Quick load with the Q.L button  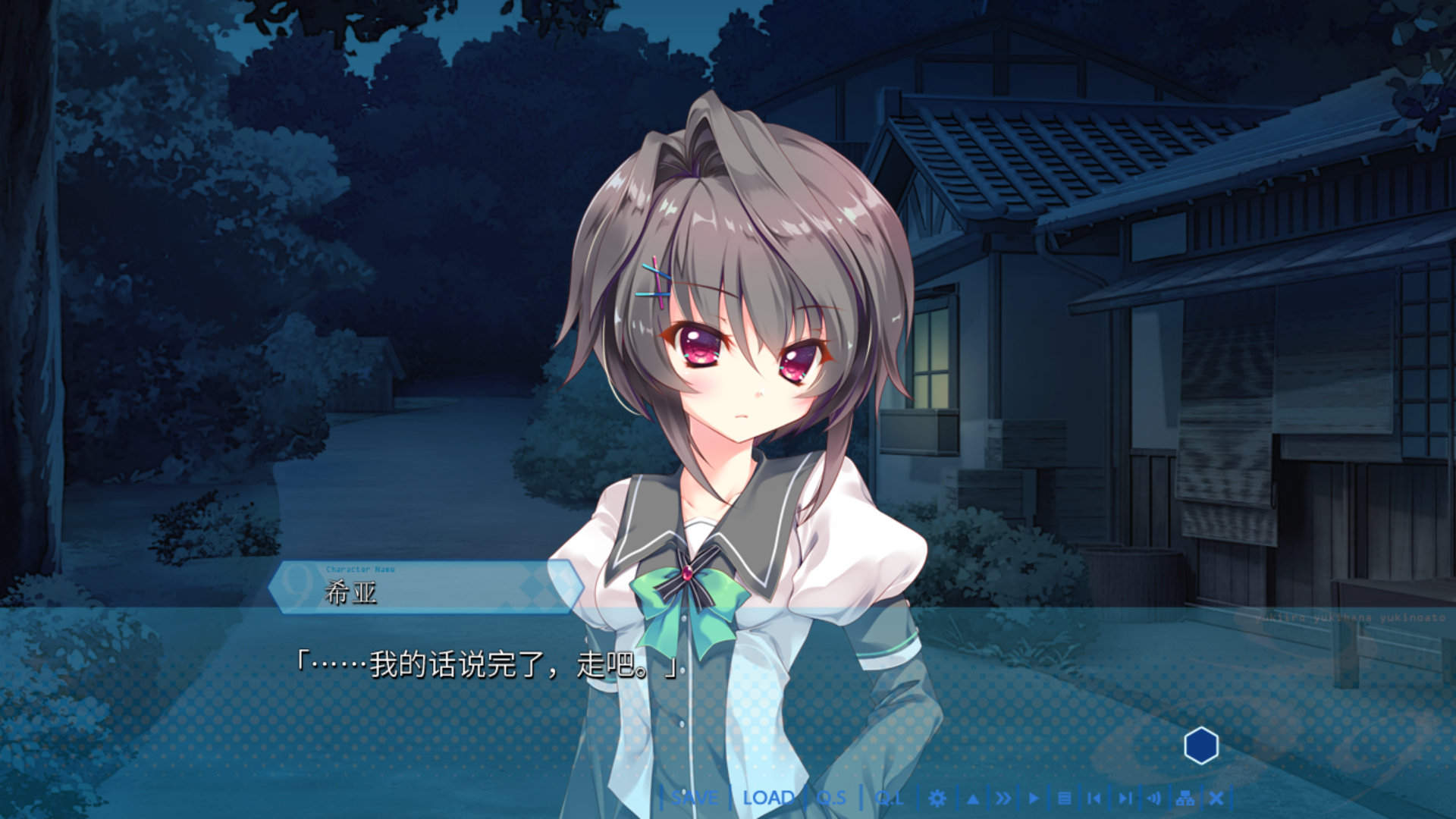click(889, 798)
